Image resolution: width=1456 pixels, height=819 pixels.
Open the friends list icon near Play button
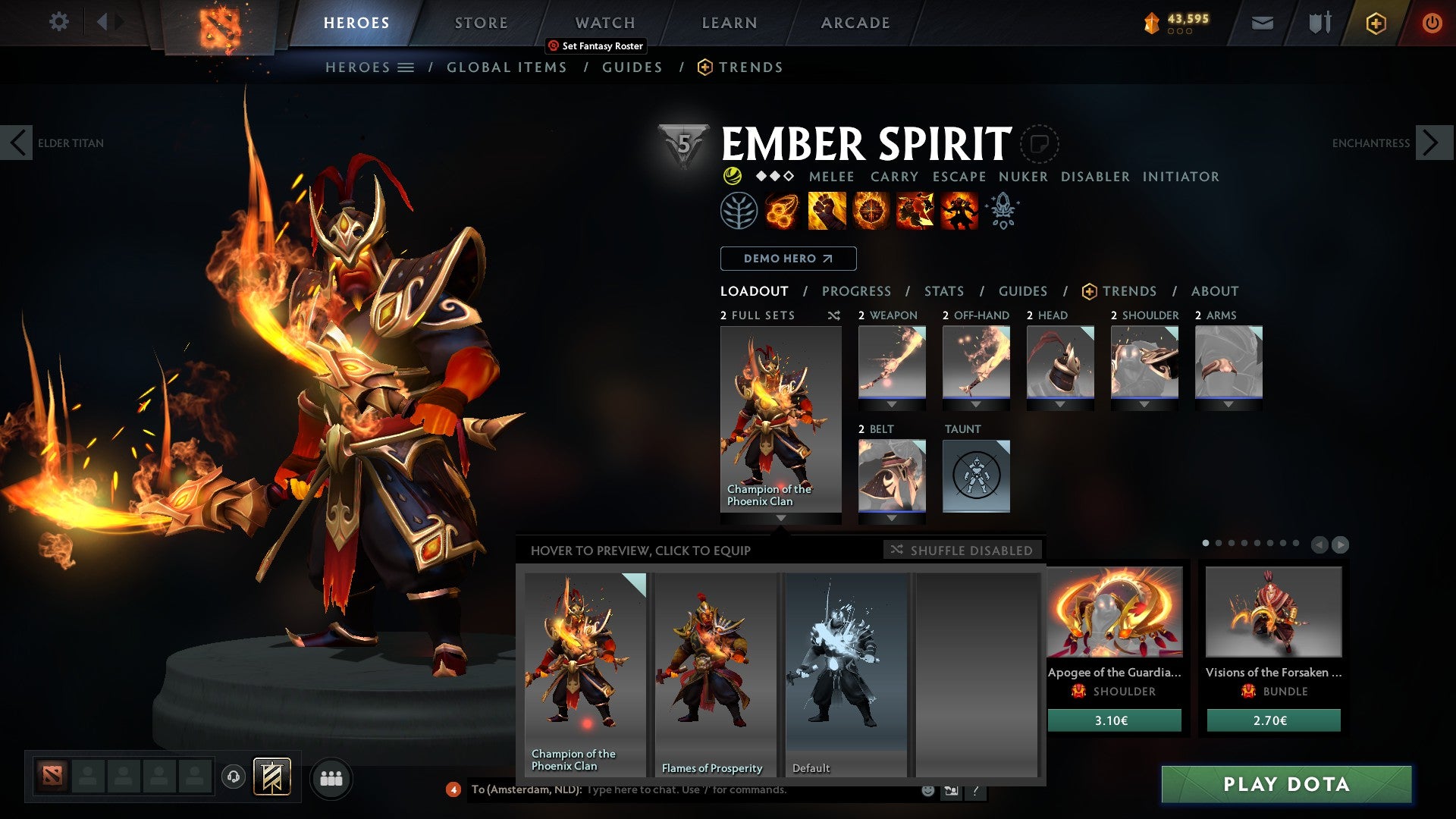coord(331,778)
